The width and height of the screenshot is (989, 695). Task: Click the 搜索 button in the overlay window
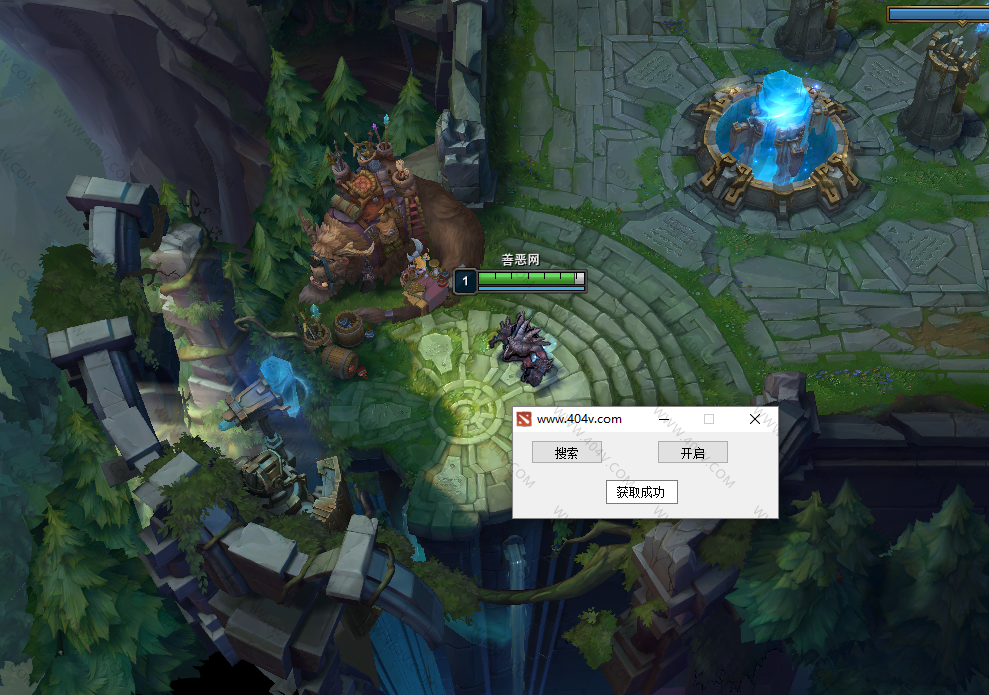click(x=567, y=453)
